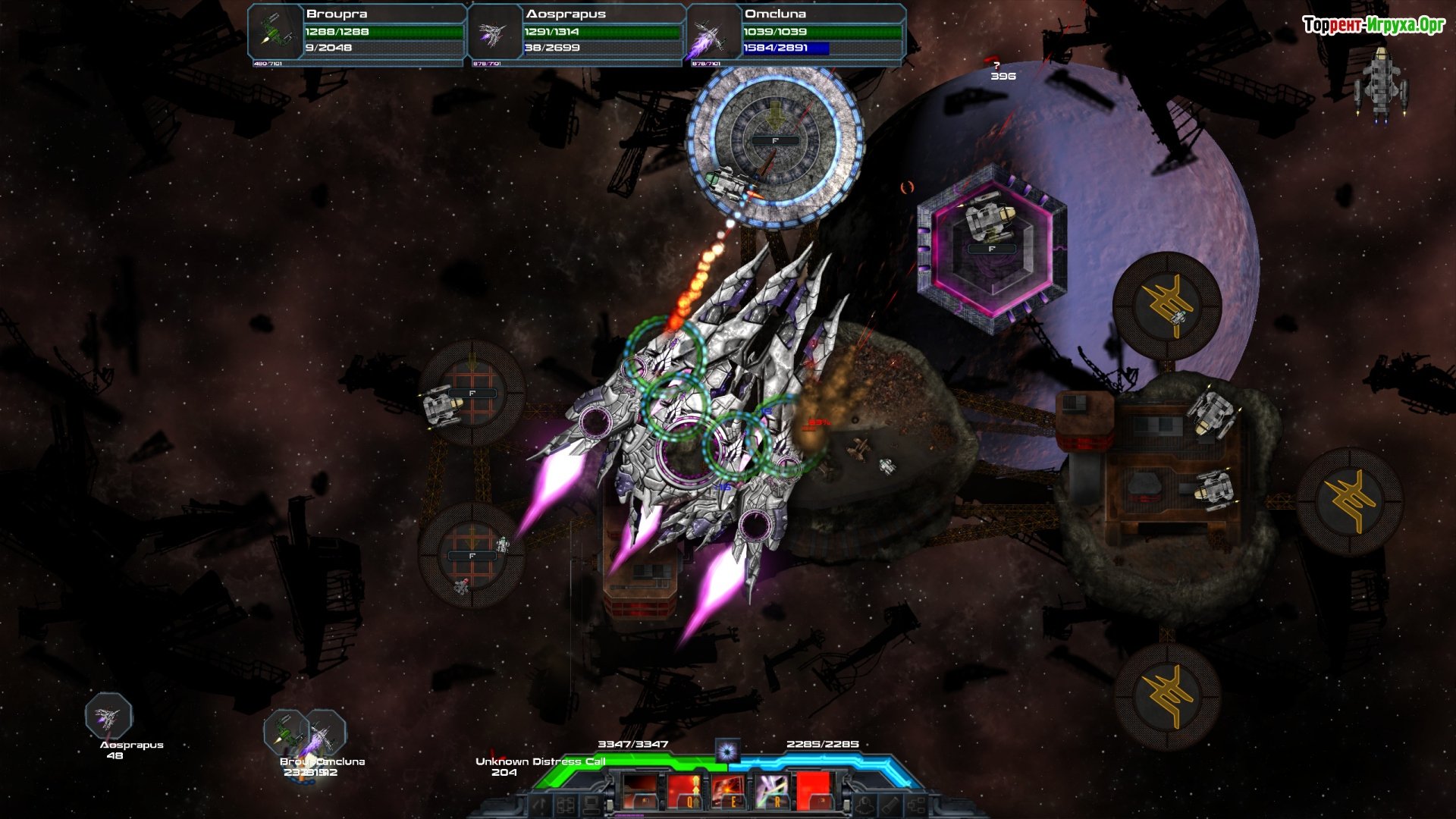Click the swirling vortex icon above hotbar

pos(727,751)
